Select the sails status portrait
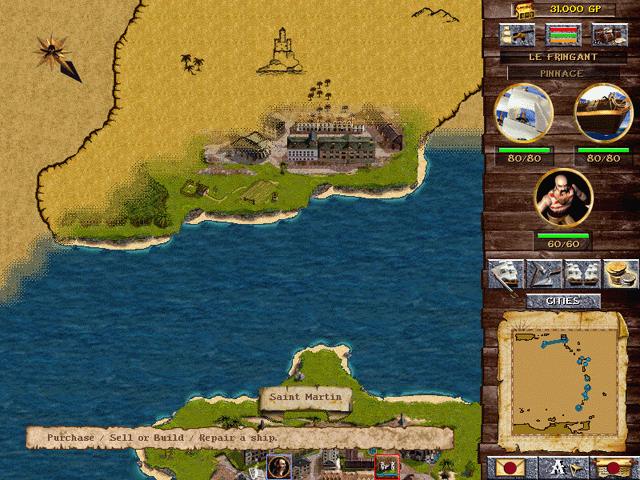This screenshot has width=640, height=480. click(523, 112)
